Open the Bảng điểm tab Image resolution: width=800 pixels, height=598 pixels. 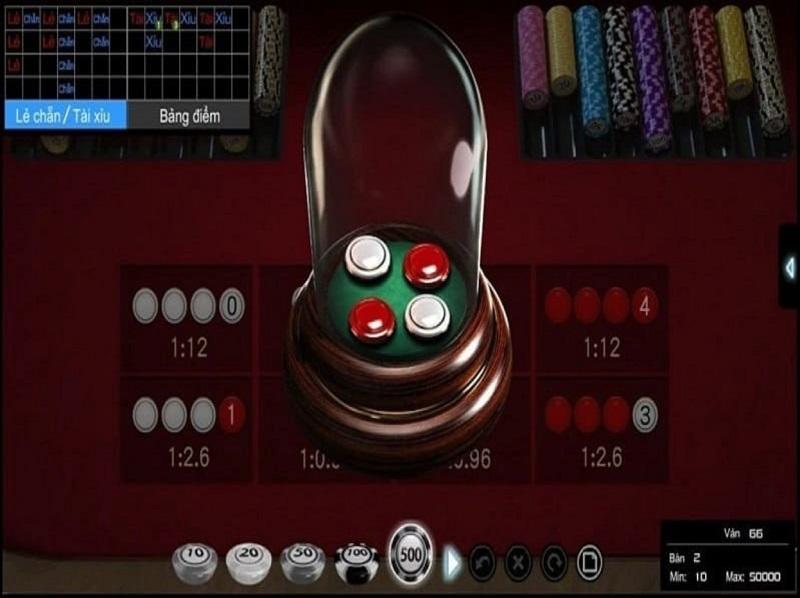tap(188, 115)
